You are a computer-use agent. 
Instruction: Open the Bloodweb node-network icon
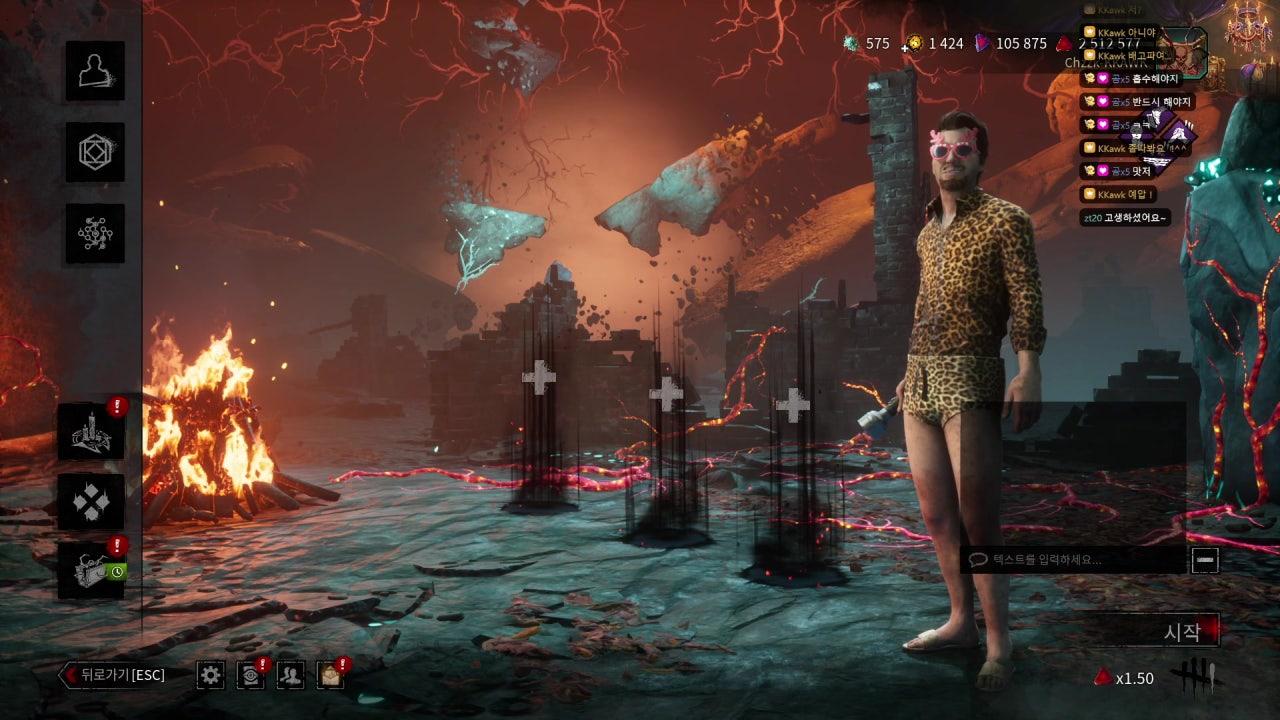[95, 233]
